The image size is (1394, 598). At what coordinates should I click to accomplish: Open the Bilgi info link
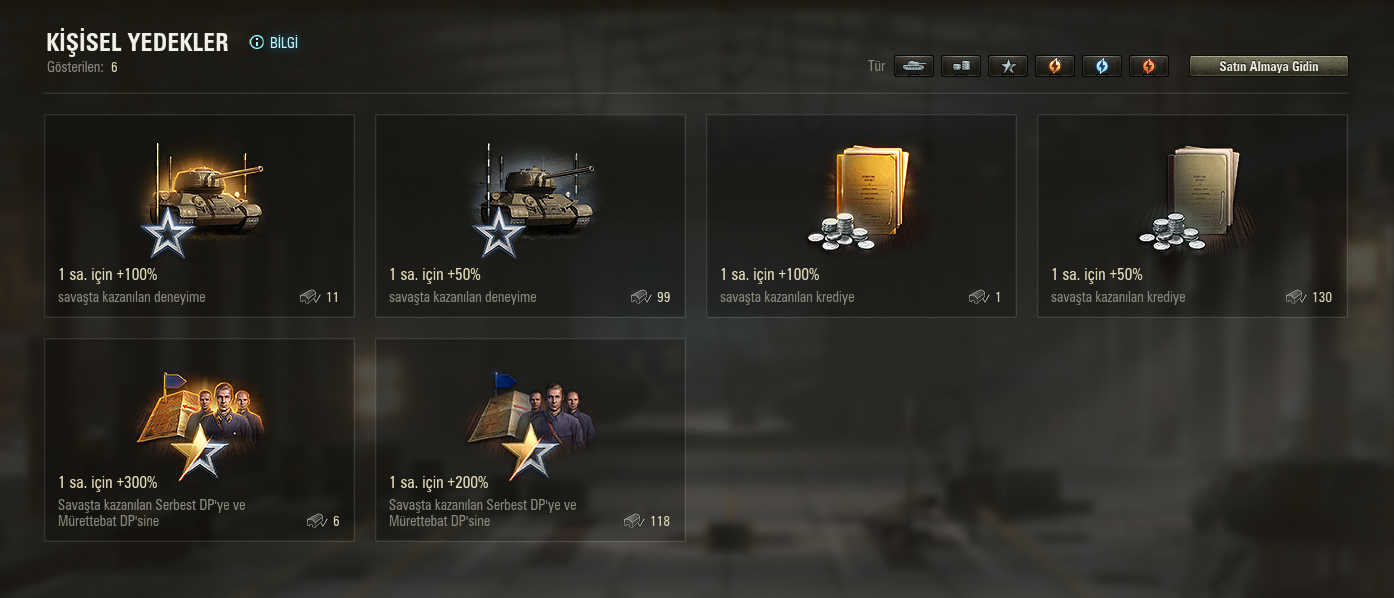(x=274, y=43)
